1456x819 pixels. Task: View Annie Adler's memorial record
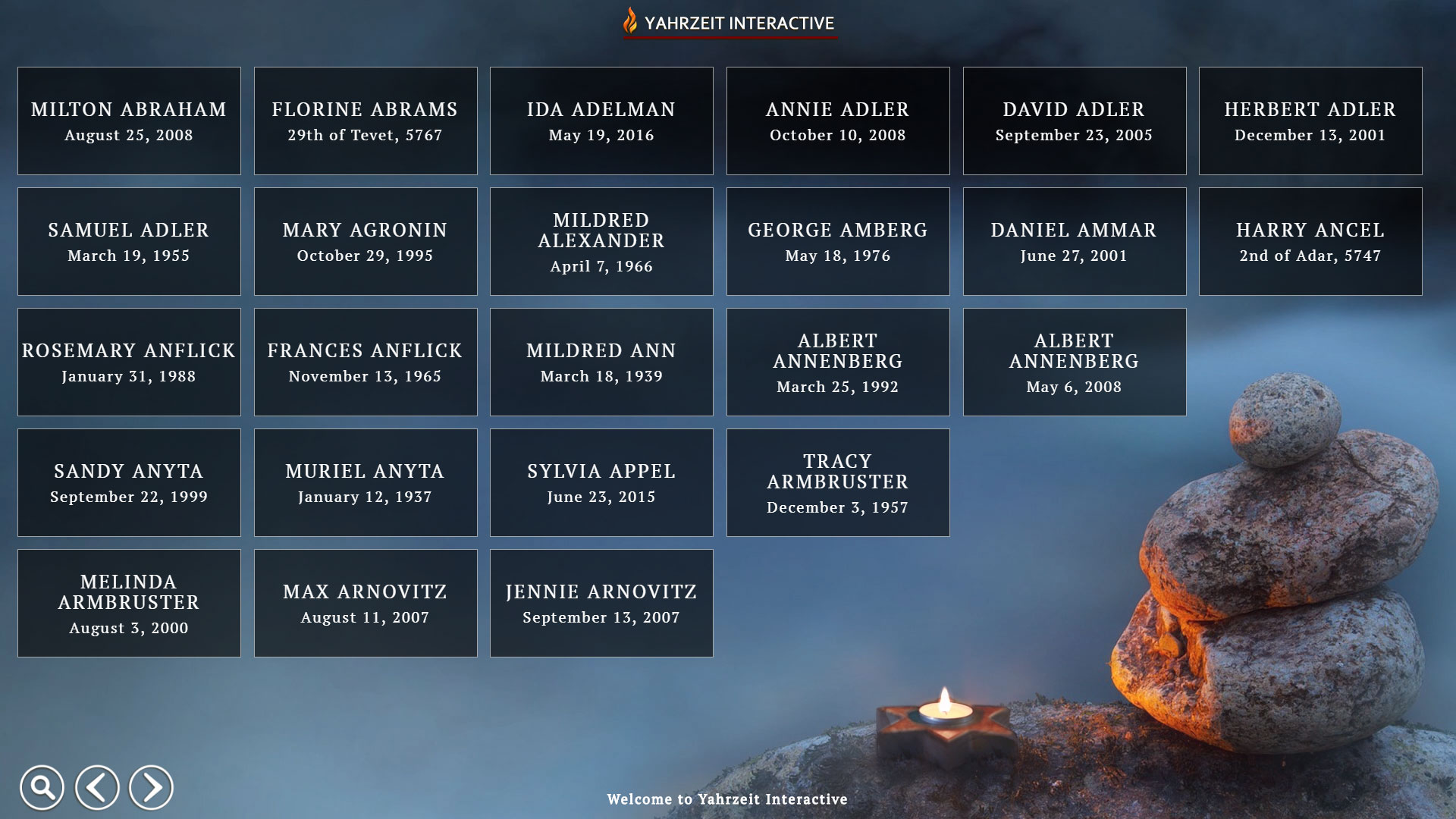pos(838,121)
